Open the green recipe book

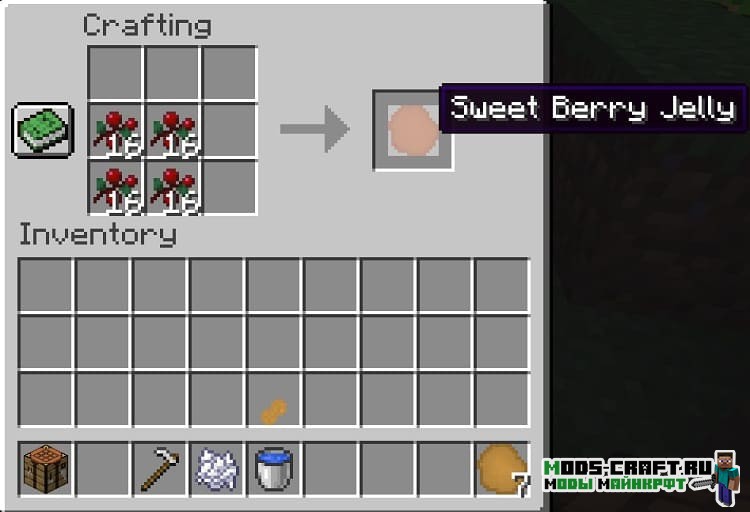(43, 129)
